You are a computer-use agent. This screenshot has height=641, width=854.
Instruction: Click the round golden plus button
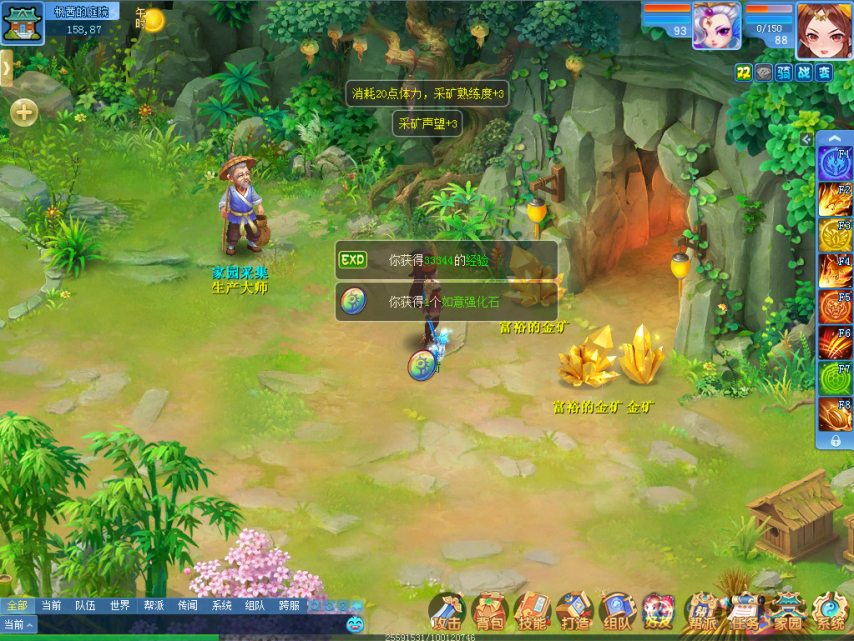point(24,112)
